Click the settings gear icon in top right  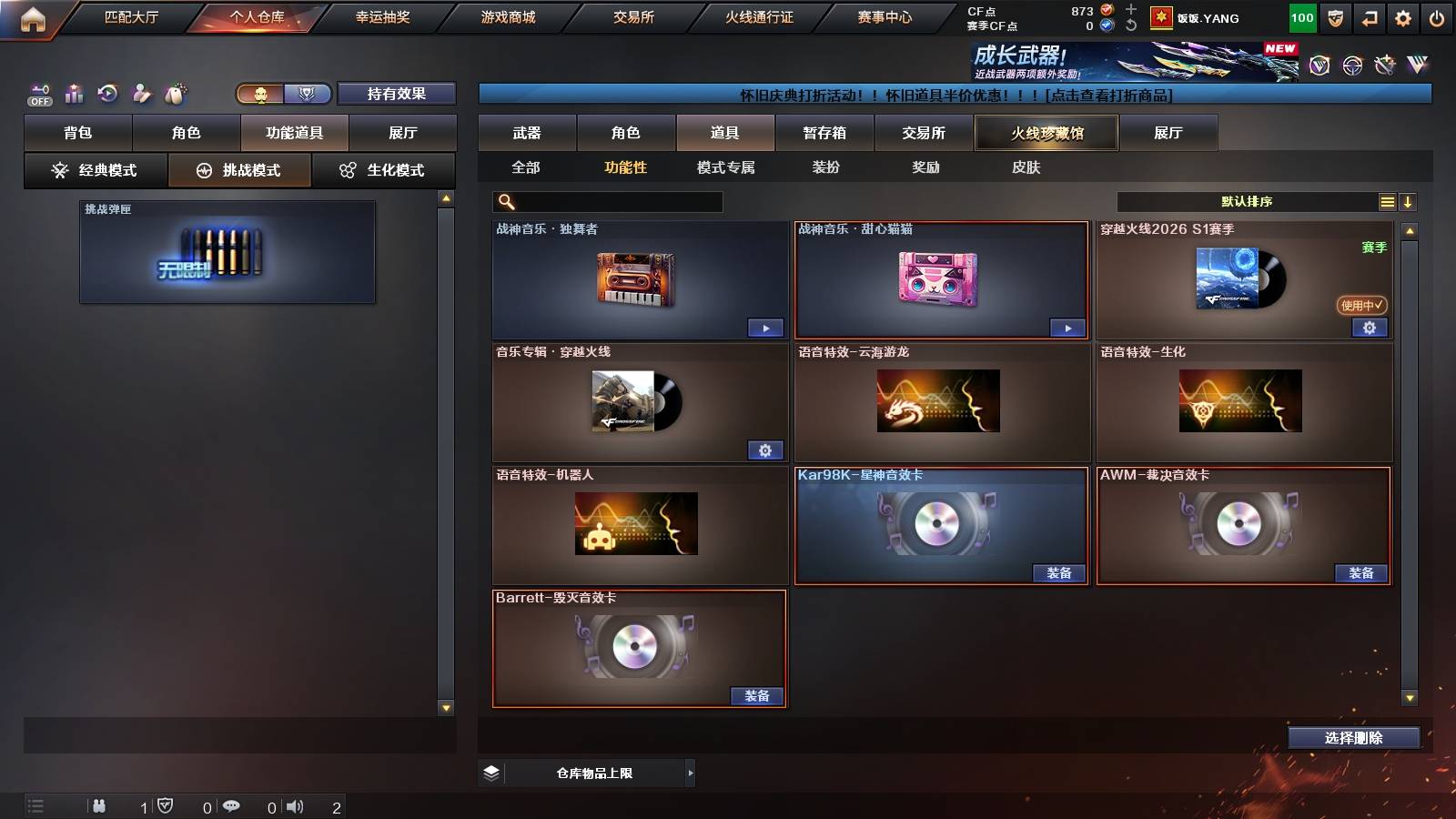(1402, 17)
